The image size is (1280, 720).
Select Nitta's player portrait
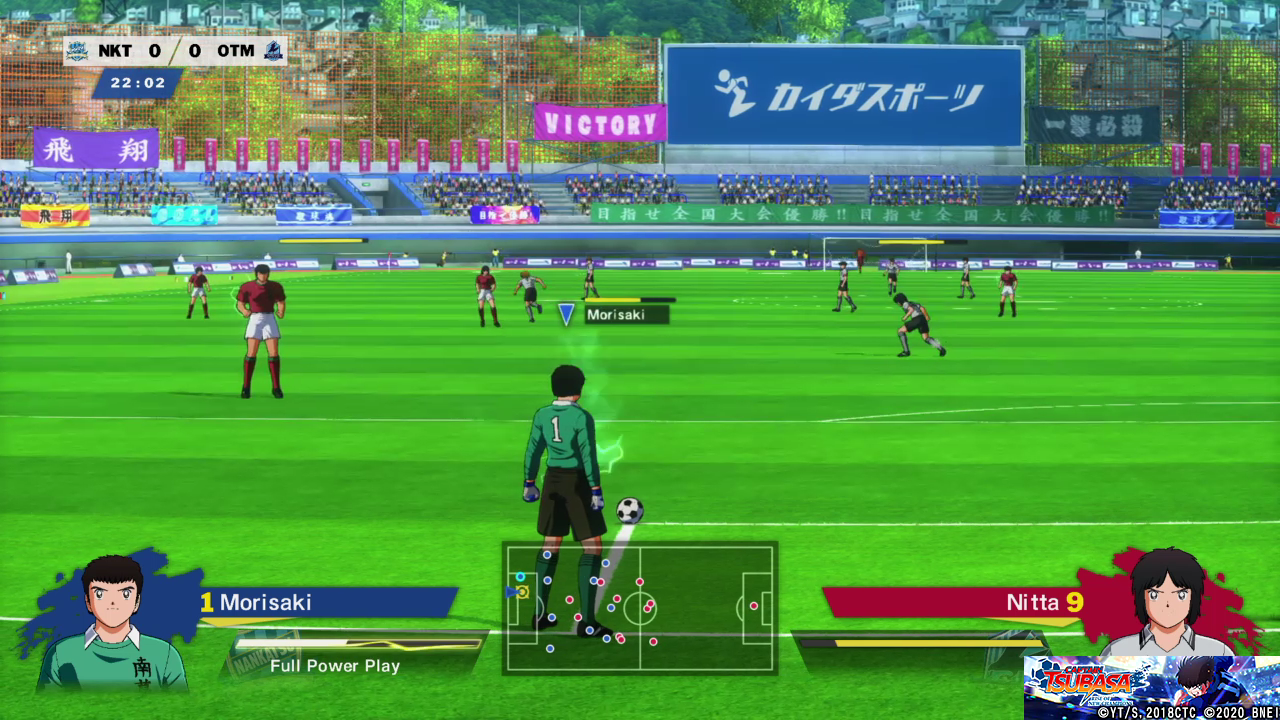coord(1168,602)
